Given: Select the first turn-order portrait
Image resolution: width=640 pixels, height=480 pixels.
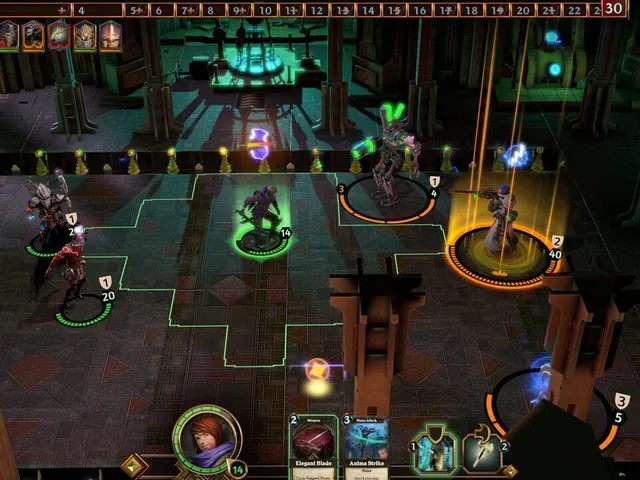Looking at the screenshot, I should [10, 36].
